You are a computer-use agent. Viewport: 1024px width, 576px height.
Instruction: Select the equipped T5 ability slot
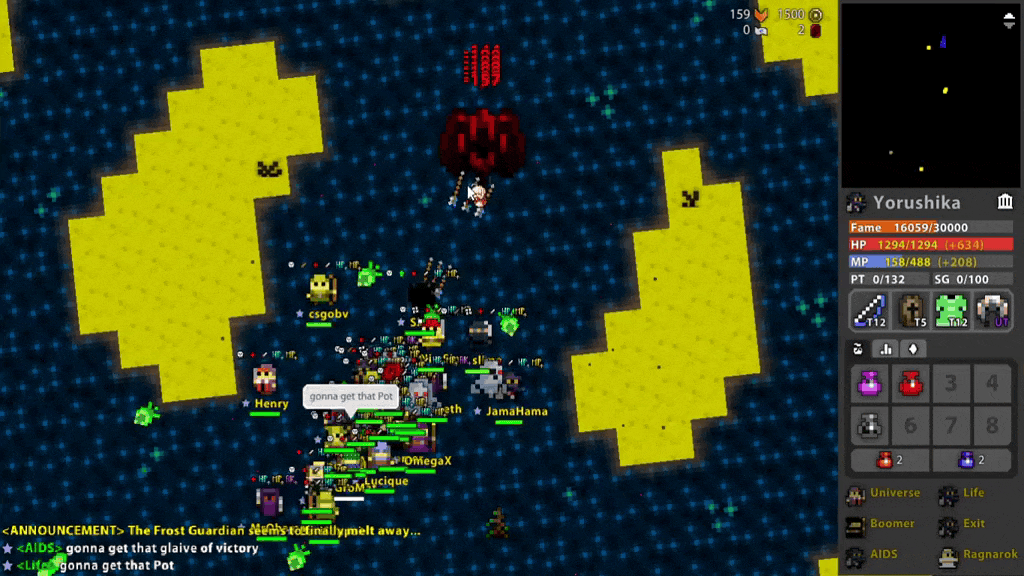(911, 310)
